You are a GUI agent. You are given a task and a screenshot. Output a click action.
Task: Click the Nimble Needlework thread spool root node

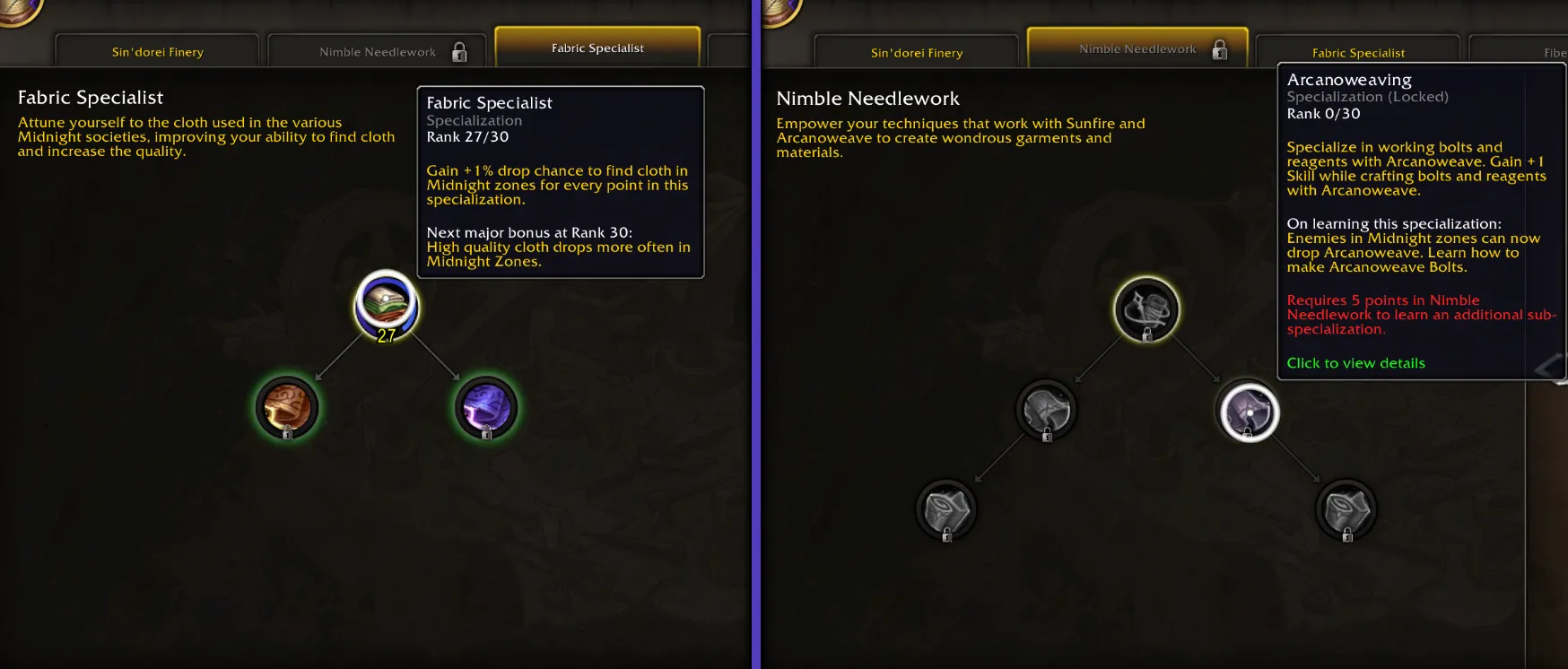(1147, 309)
